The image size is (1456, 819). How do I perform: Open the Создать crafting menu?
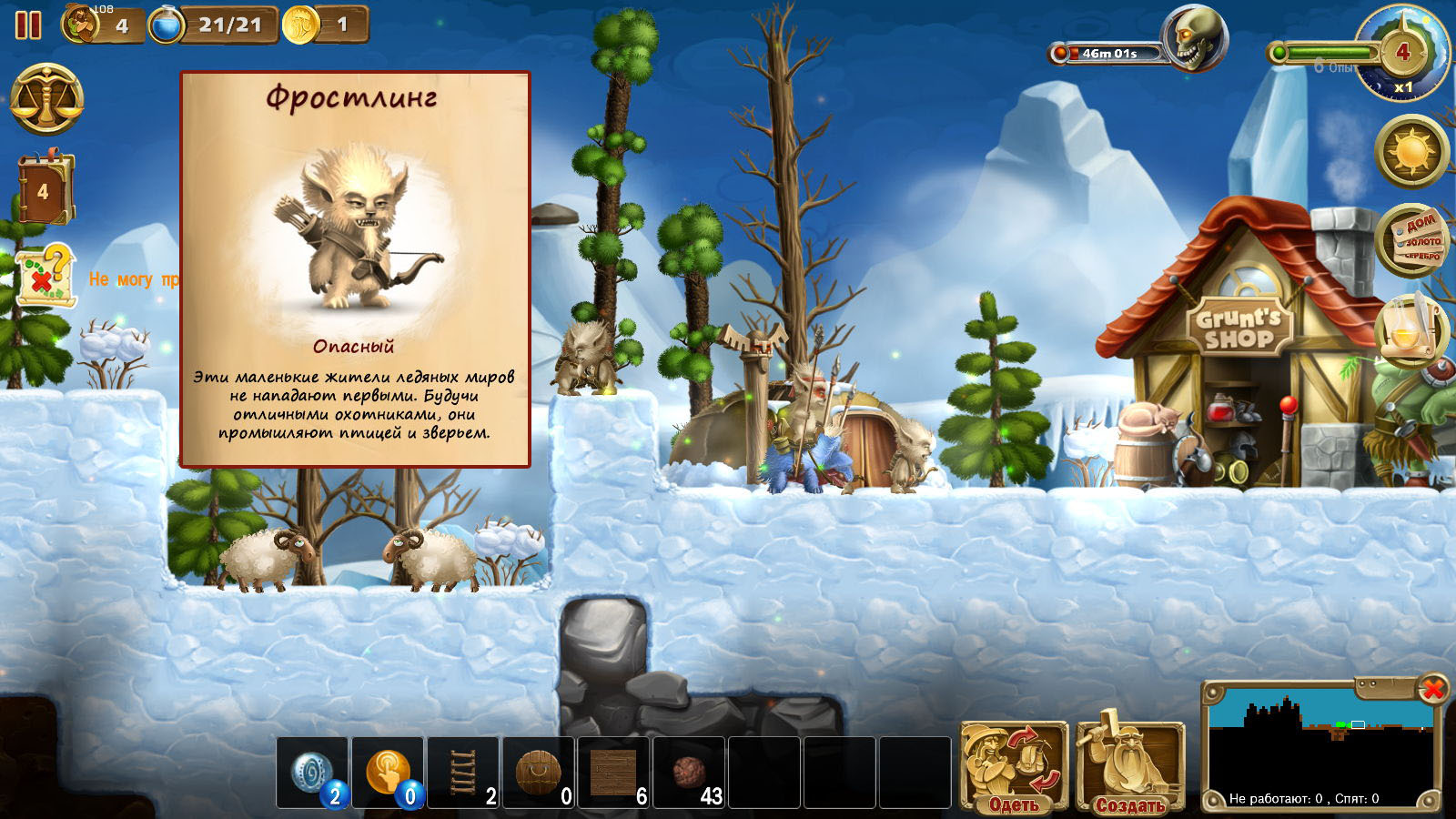point(1129,766)
